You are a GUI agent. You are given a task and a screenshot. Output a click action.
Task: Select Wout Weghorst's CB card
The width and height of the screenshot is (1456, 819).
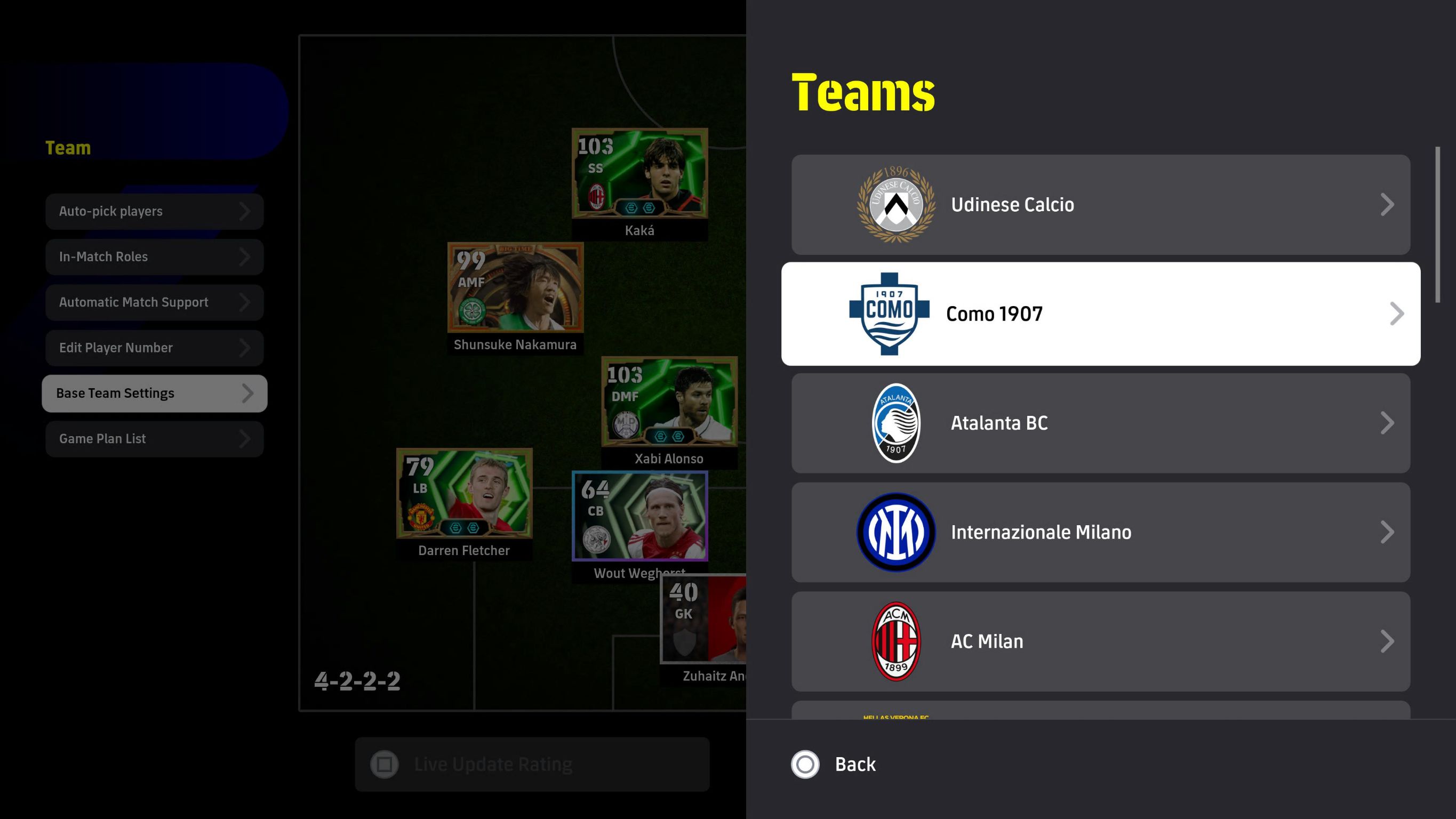(639, 516)
